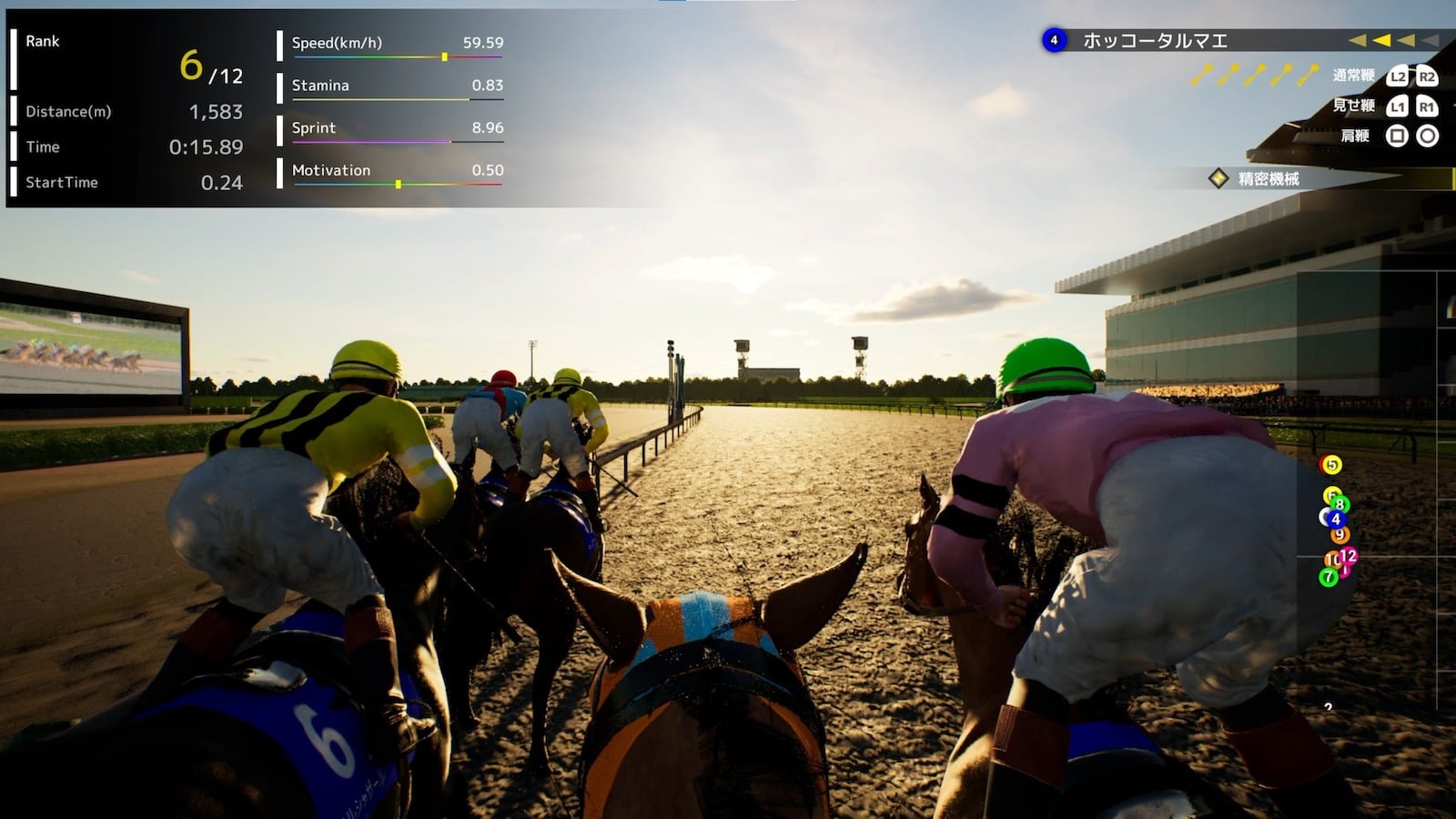Select the blue number 4 horse badge
The width and height of the screenshot is (1456, 819).
[x=1056, y=39]
